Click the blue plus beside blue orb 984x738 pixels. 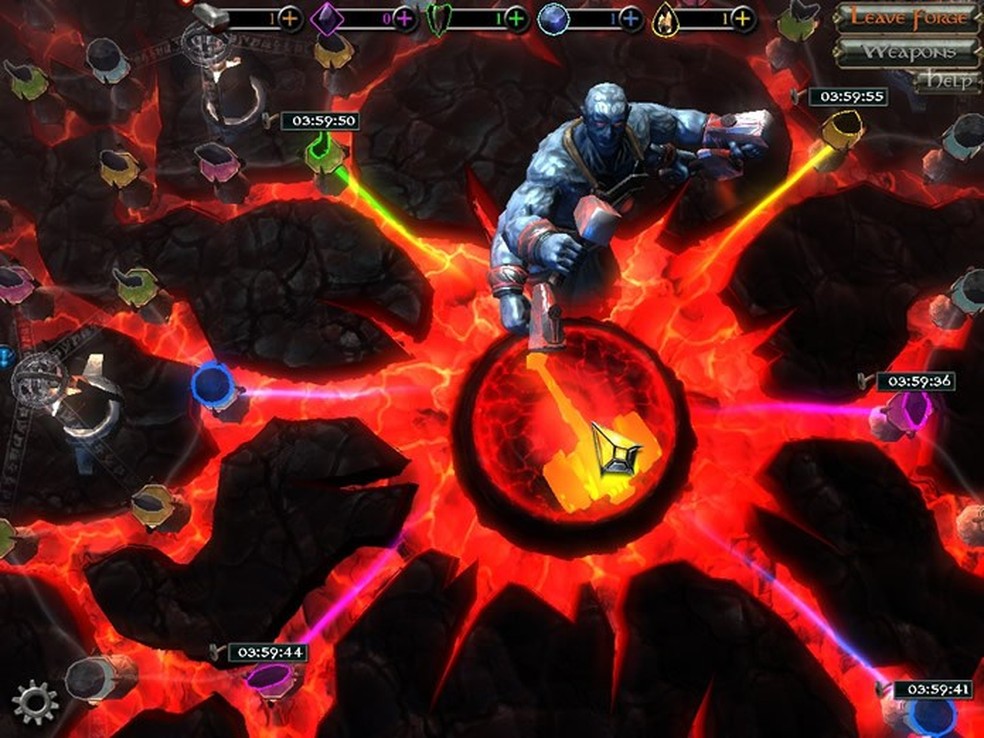click(630, 18)
